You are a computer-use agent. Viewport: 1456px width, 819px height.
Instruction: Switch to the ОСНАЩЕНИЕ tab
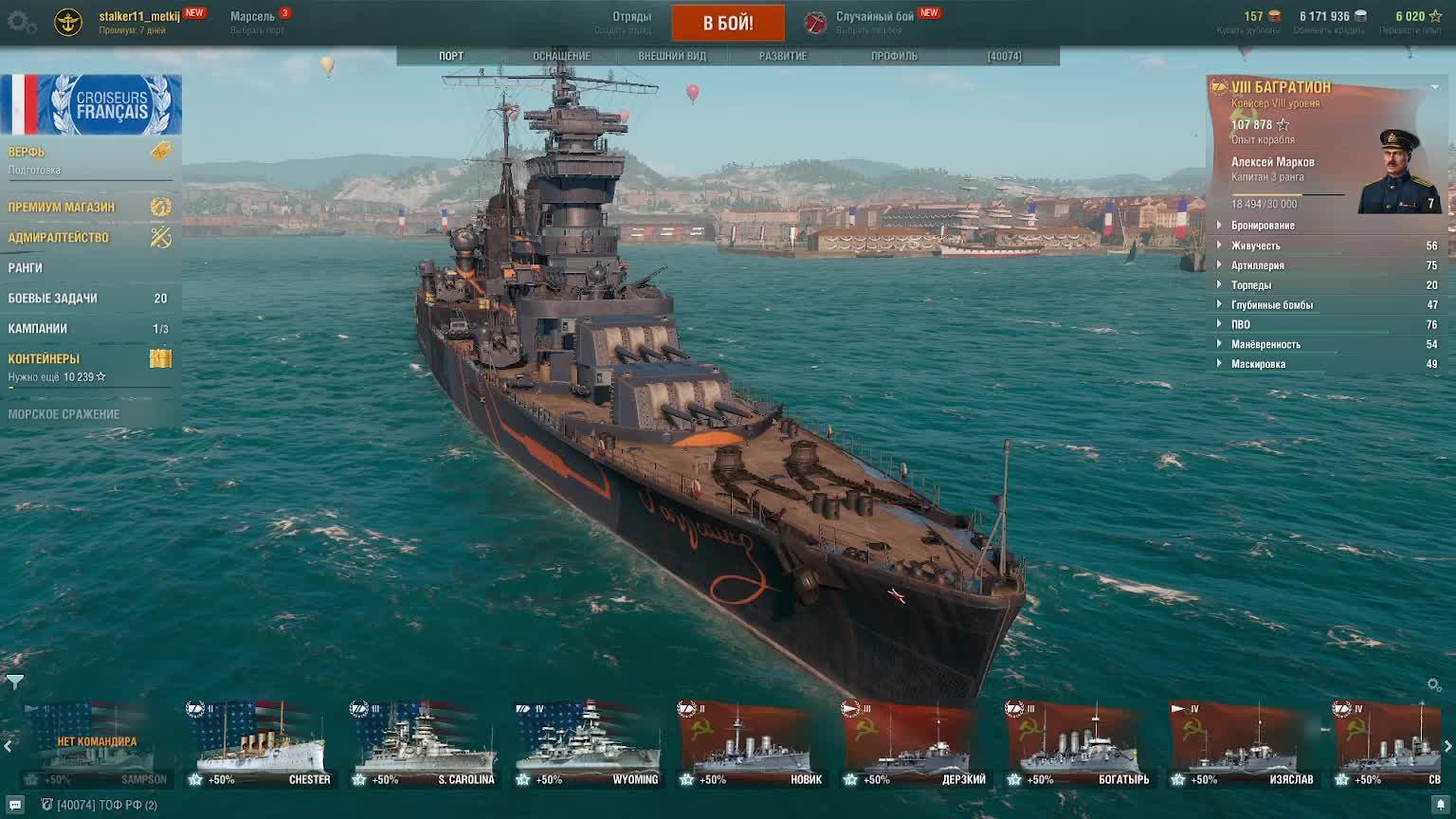(x=561, y=56)
